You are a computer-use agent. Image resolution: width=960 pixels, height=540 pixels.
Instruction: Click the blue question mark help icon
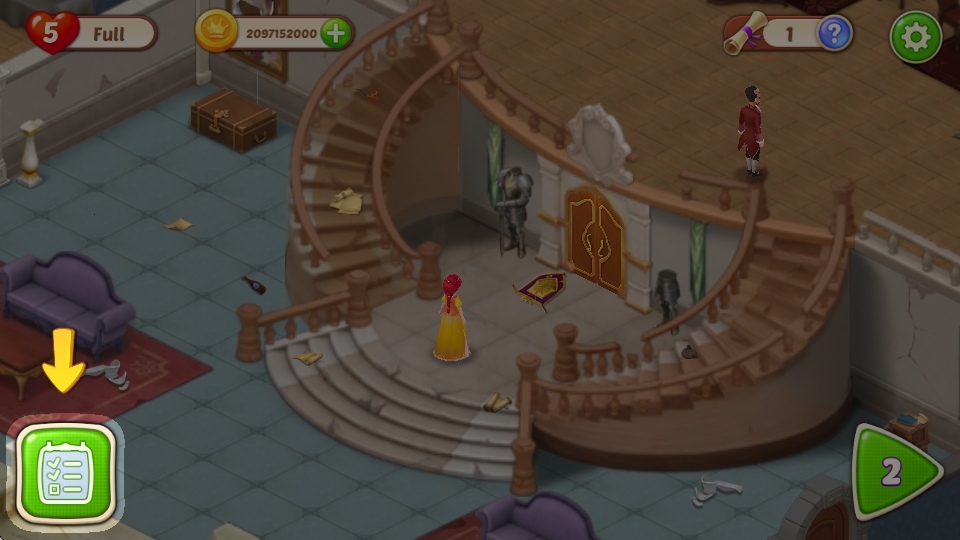click(x=835, y=34)
